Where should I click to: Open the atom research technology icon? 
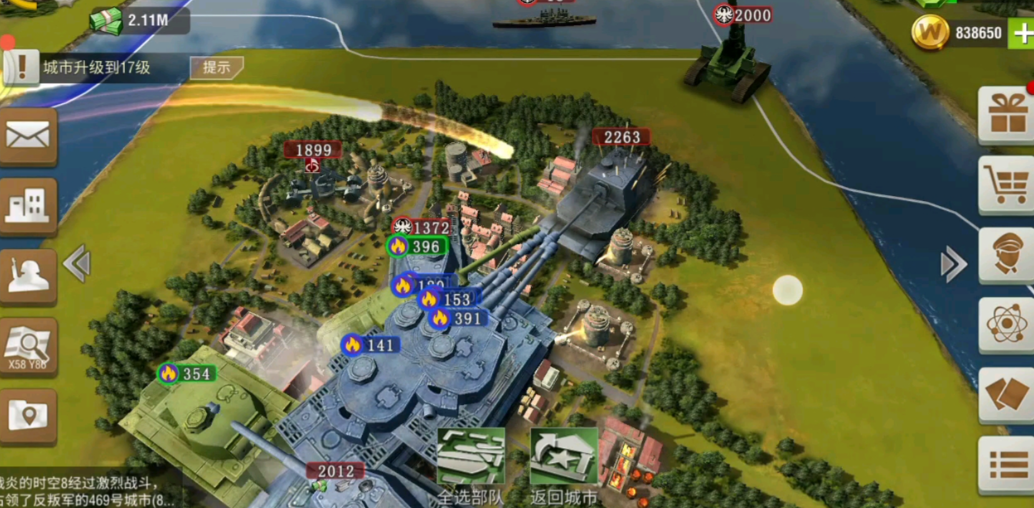coord(1005,324)
